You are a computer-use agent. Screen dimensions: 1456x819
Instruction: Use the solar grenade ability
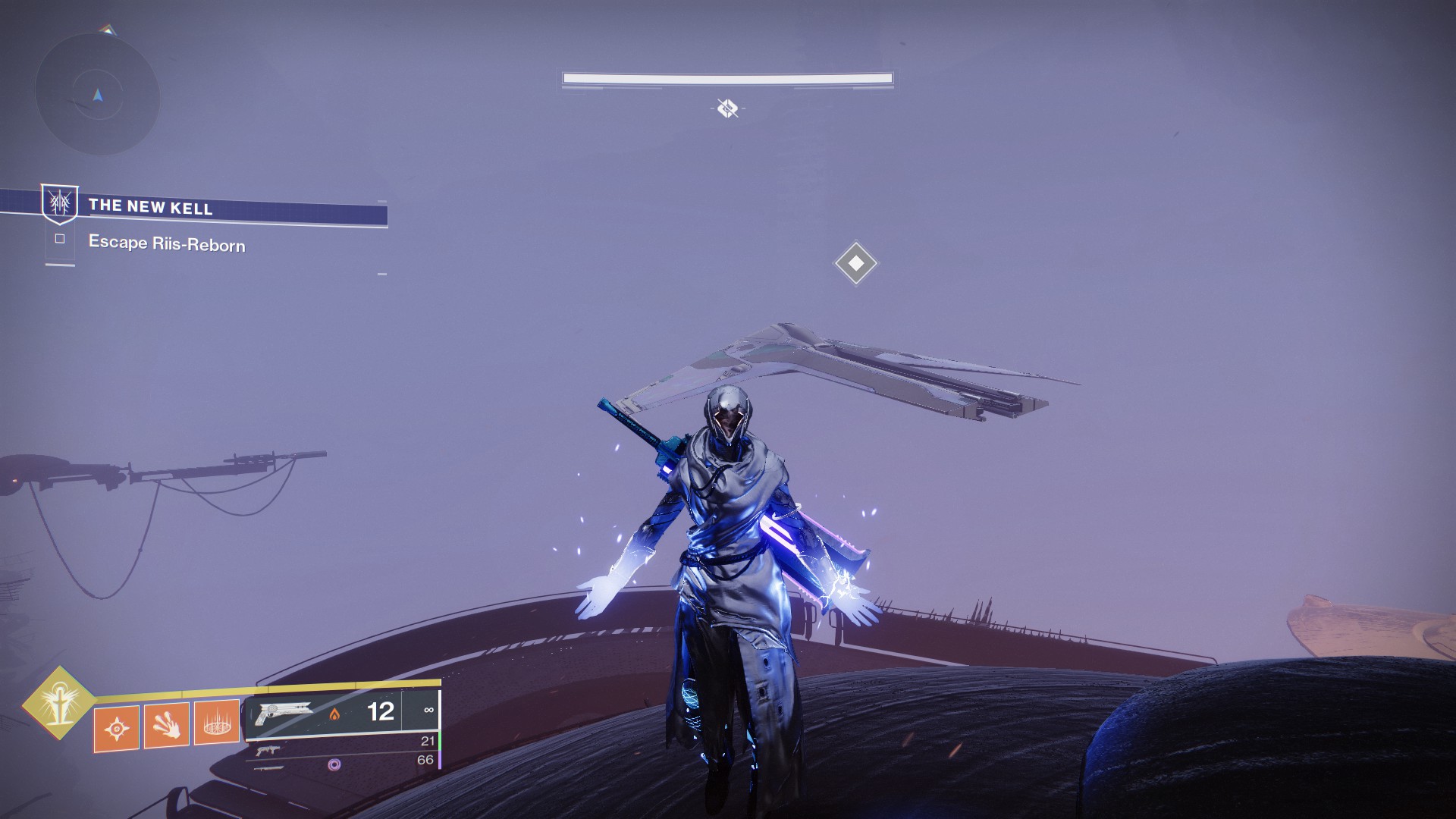(116, 729)
